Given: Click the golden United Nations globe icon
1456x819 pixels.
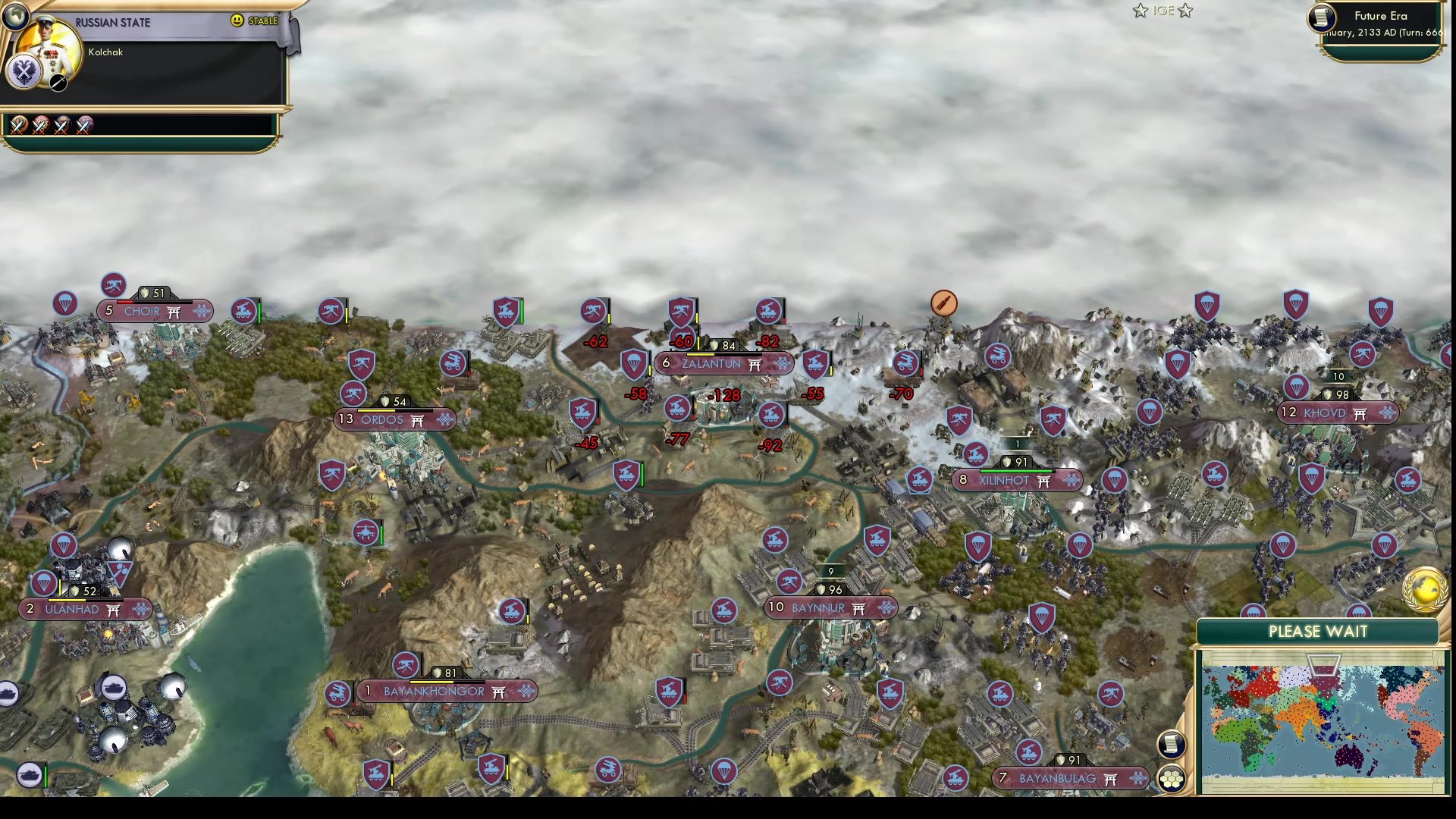Looking at the screenshot, I should 1424,588.
